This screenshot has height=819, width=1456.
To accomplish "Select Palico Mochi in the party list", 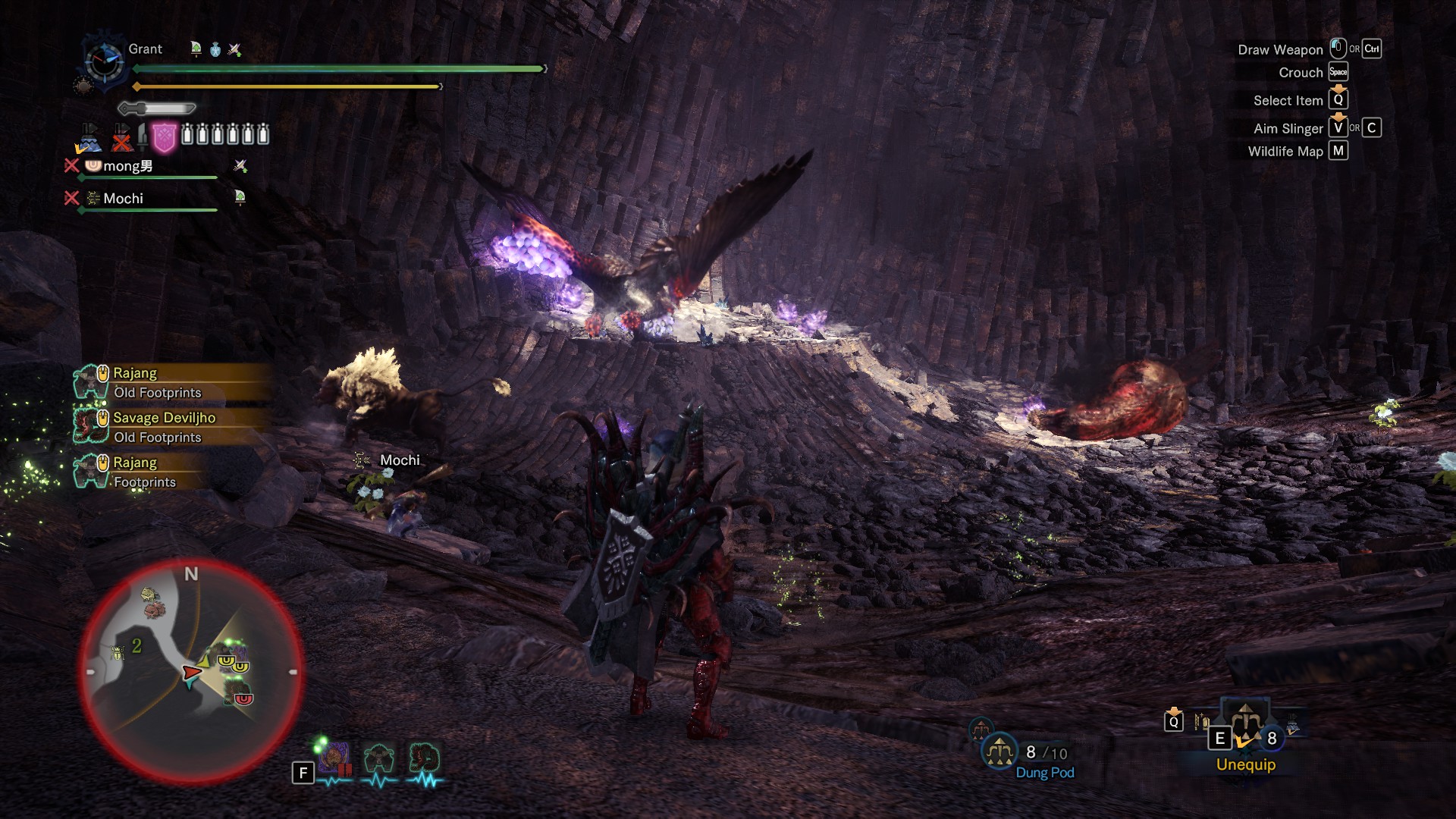I will pyautogui.click(x=123, y=199).
